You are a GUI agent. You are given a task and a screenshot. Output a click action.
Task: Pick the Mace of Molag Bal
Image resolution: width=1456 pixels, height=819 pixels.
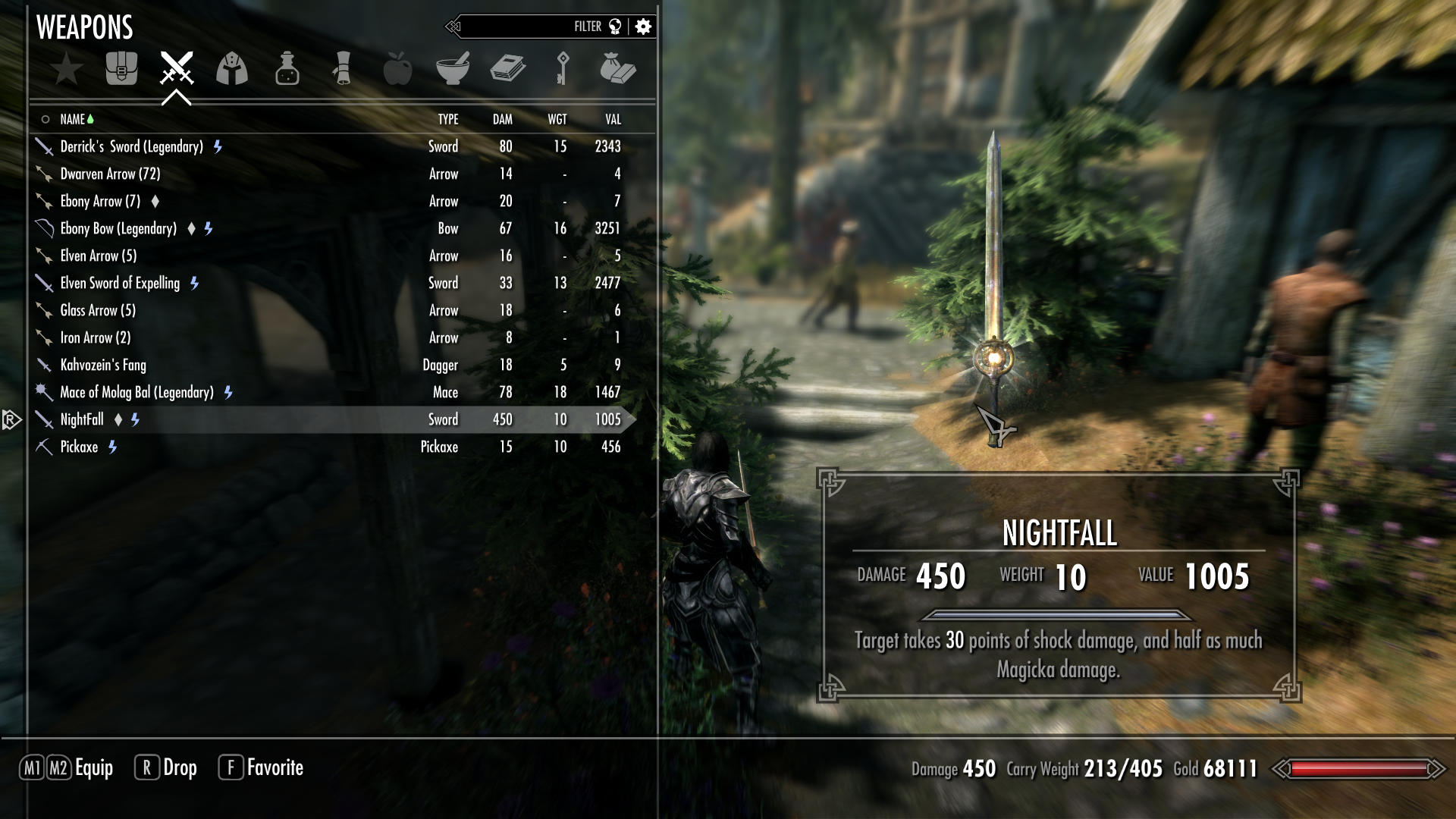tap(136, 392)
